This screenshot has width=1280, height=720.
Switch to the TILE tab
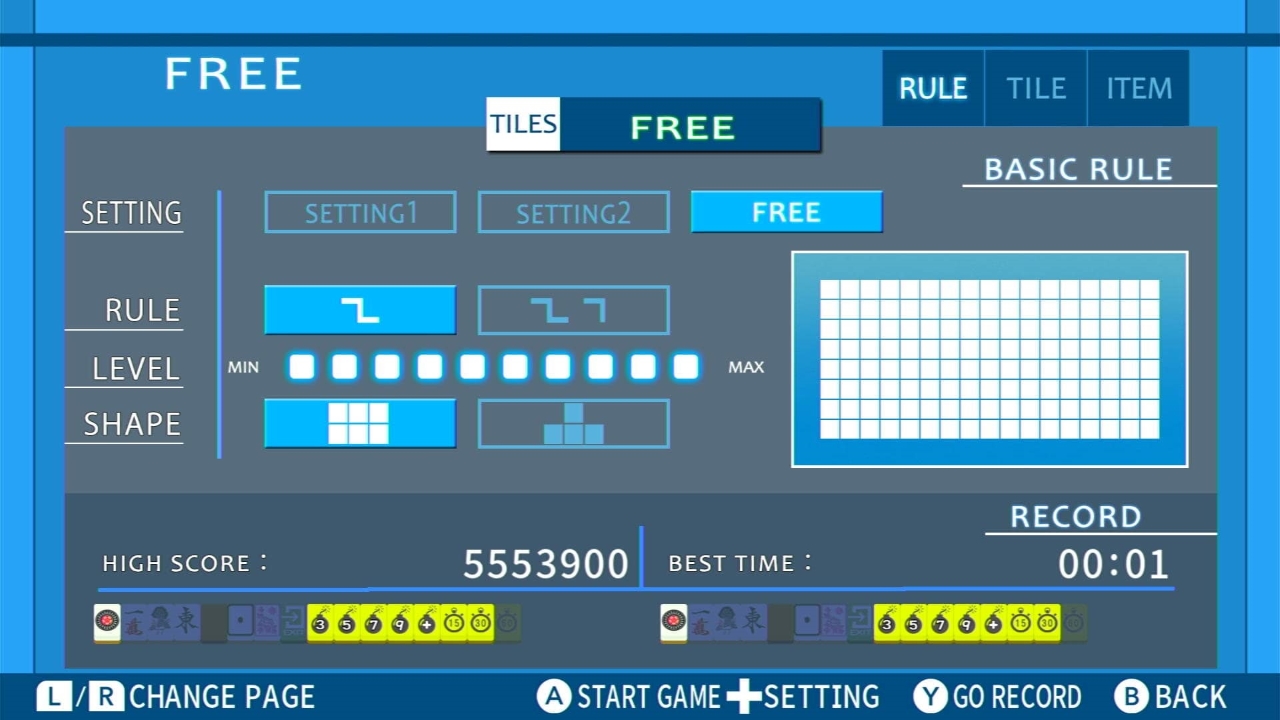(x=1036, y=88)
